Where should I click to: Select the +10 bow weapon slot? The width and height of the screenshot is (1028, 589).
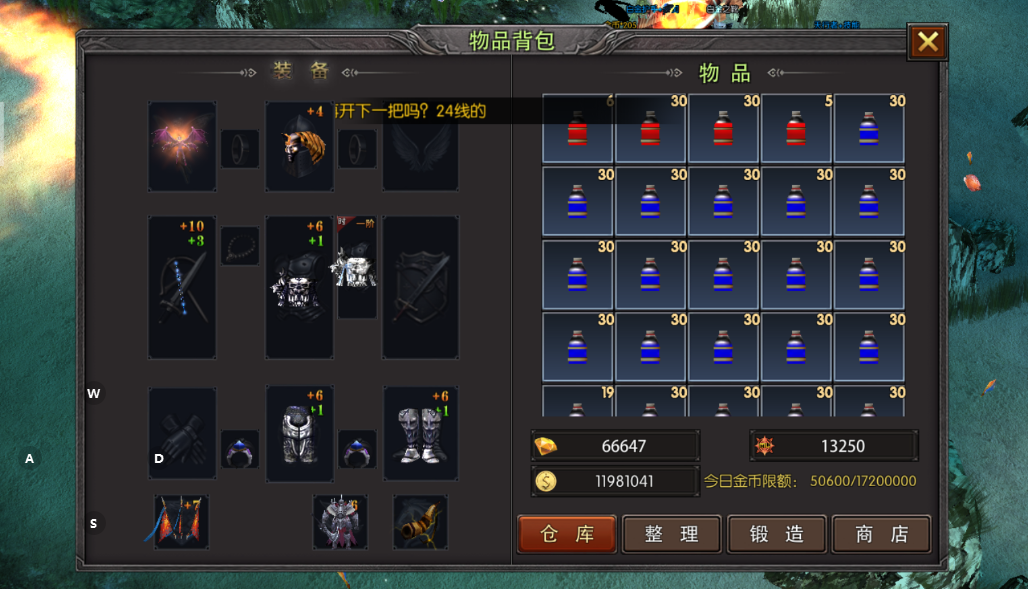coord(182,288)
